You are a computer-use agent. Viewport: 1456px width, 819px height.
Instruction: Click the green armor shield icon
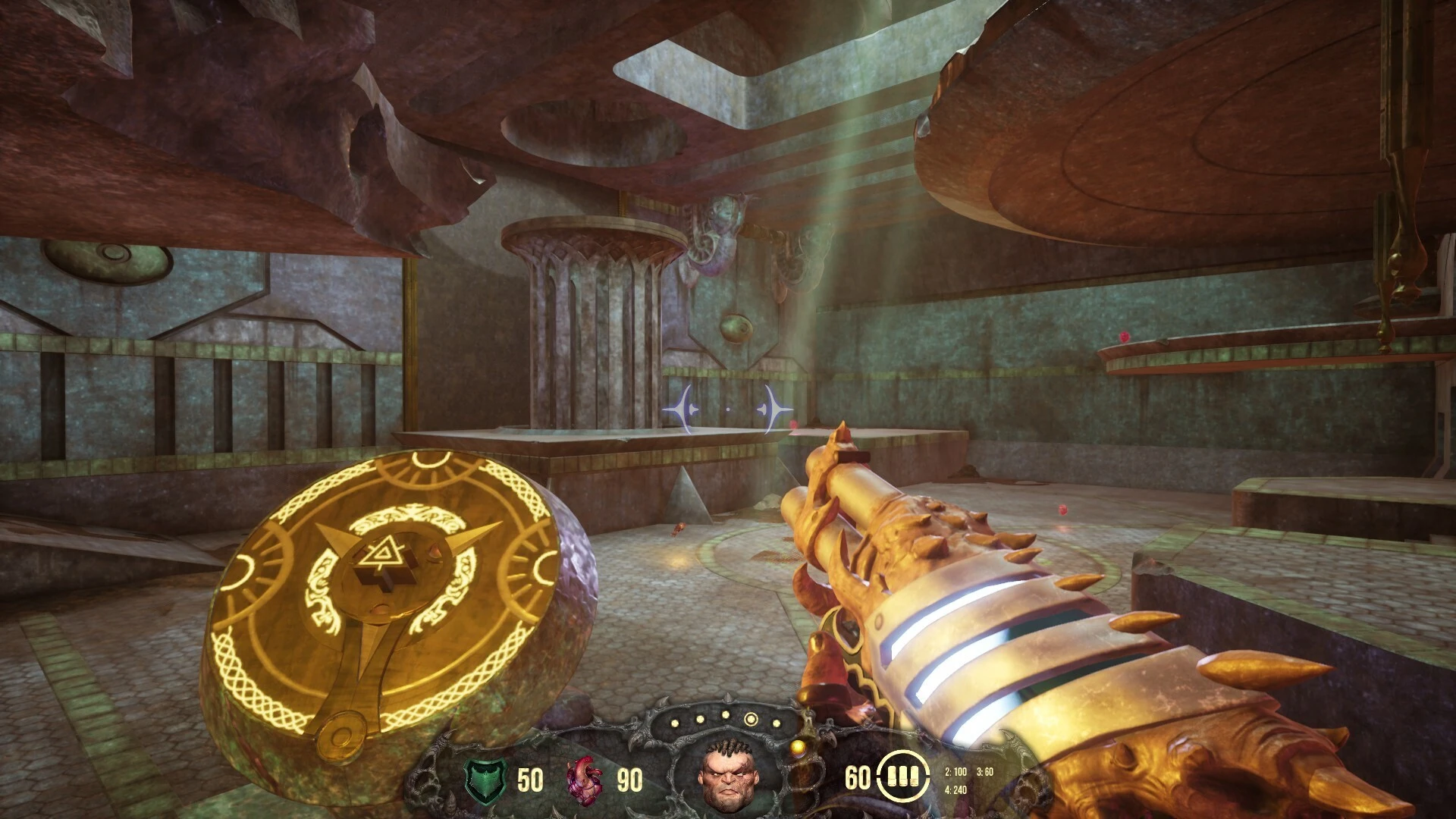[485, 780]
